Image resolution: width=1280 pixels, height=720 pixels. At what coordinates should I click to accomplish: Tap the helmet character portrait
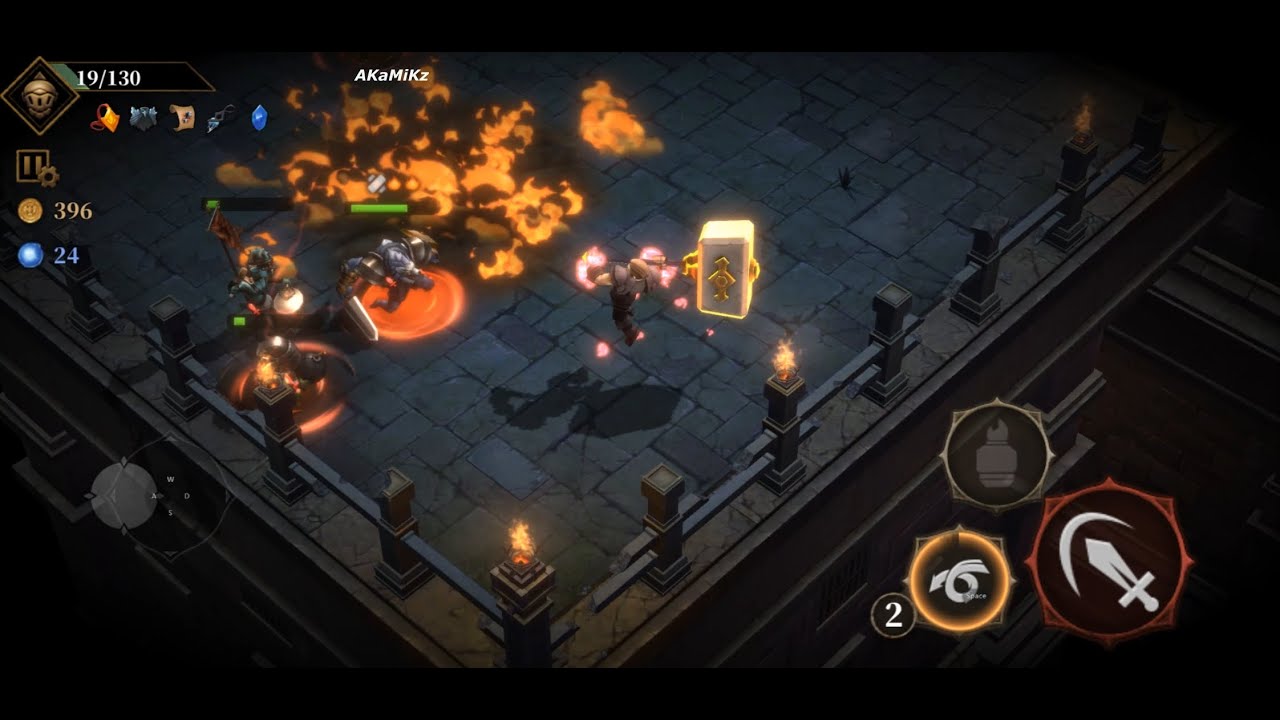tap(40, 96)
